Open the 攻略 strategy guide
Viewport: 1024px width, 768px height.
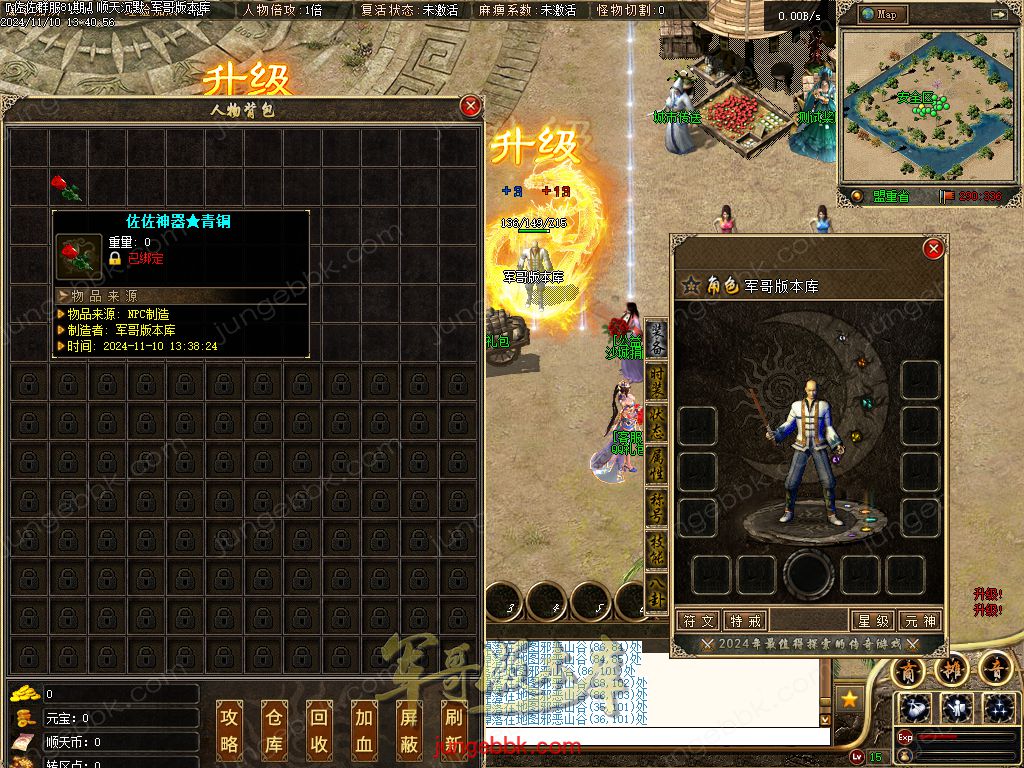(x=230, y=730)
